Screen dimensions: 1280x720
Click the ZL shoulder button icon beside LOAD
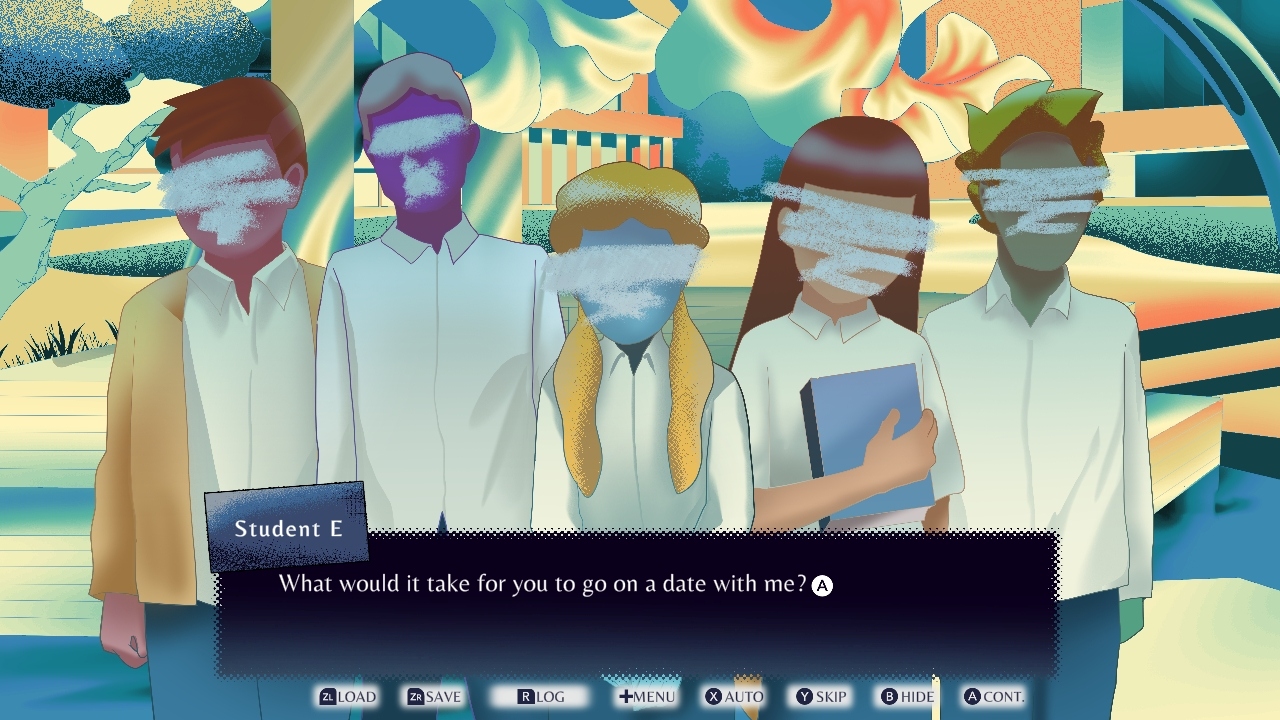tap(328, 697)
